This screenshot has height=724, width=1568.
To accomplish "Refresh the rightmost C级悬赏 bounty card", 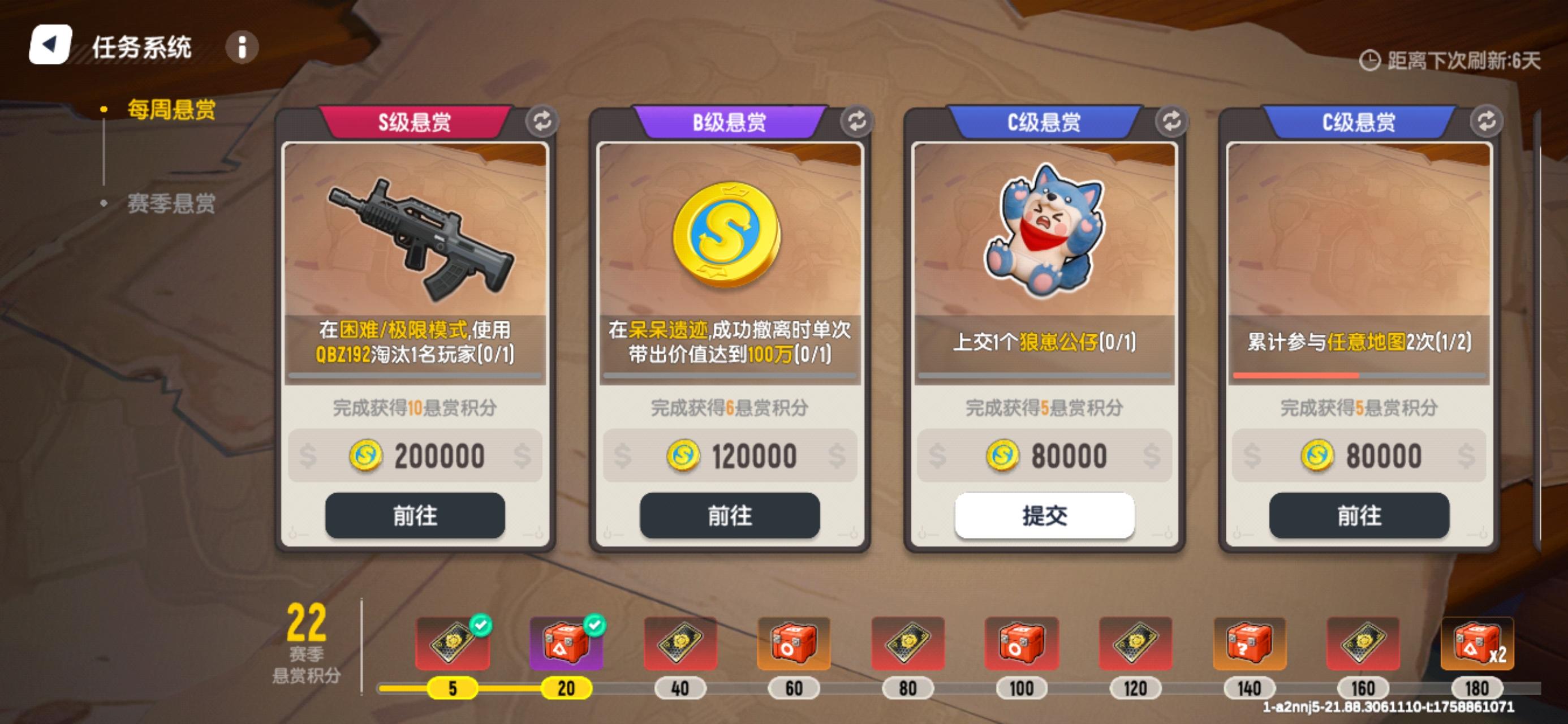I will coord(1487,121).
